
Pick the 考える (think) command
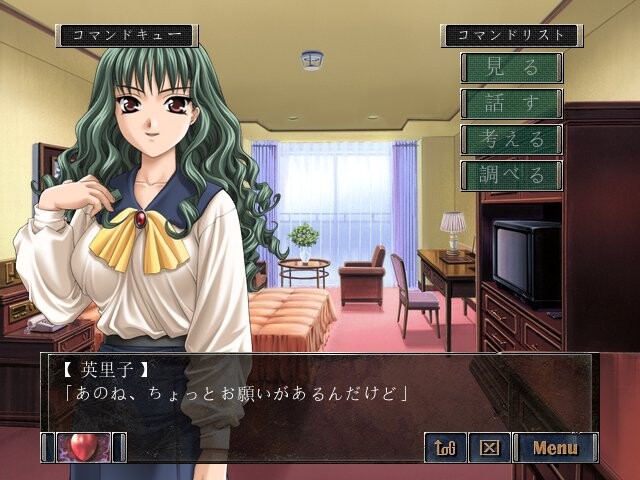pyautogui.click(x=511, y=140)
